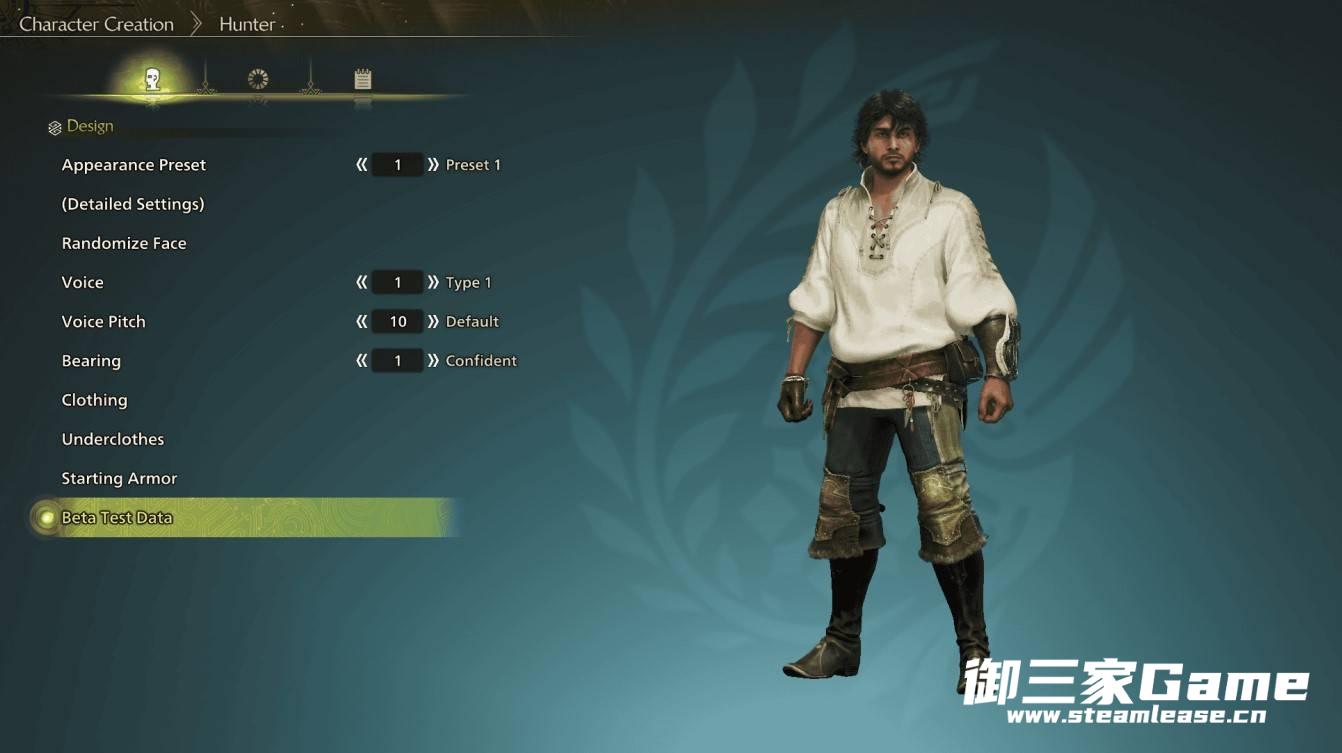This screenshot has width=1342, height=753.
Task: Switch to the face design tab
Action: coord(153,79)
